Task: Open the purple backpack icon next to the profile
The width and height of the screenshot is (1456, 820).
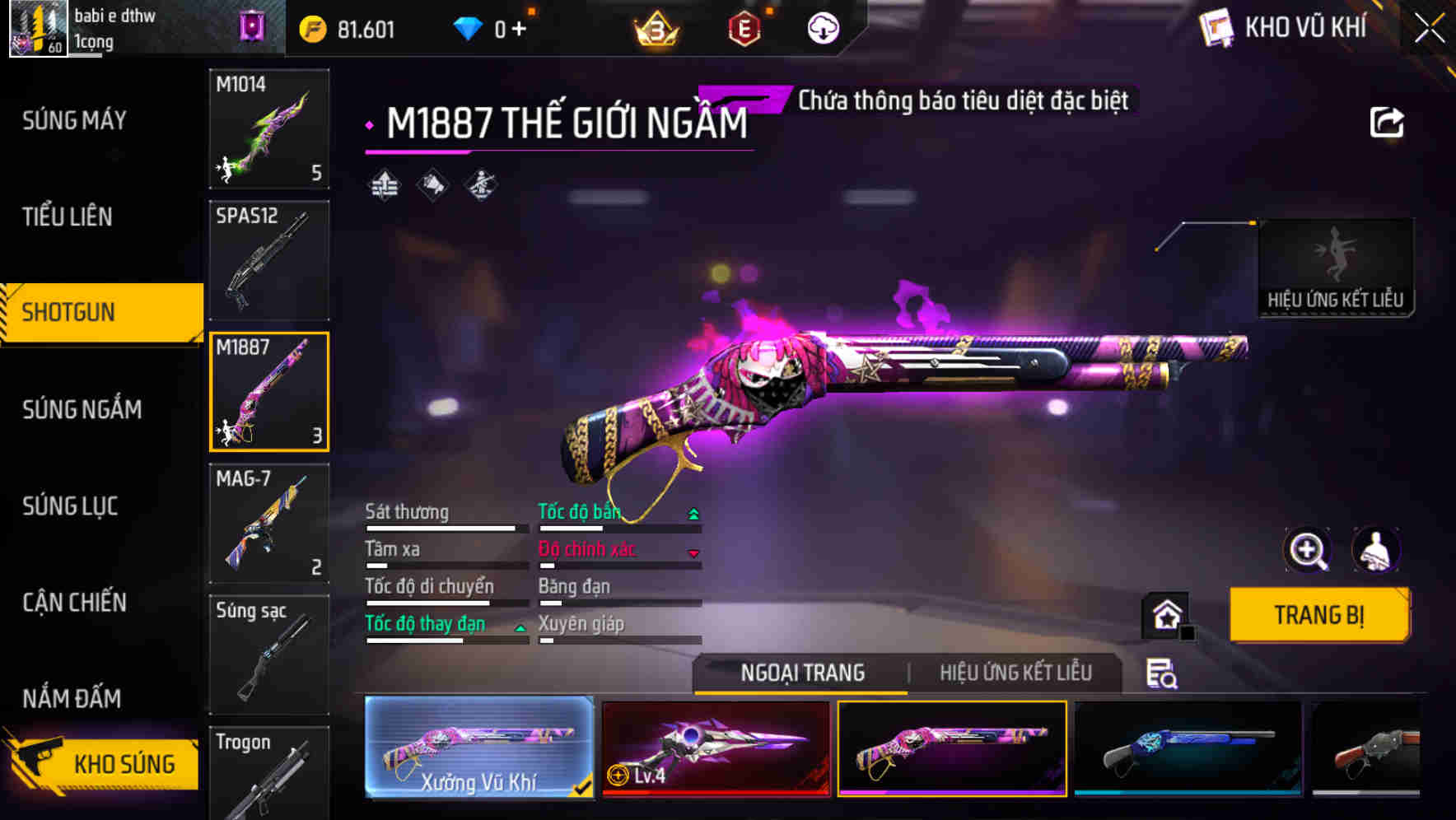Action: point(252,27)
